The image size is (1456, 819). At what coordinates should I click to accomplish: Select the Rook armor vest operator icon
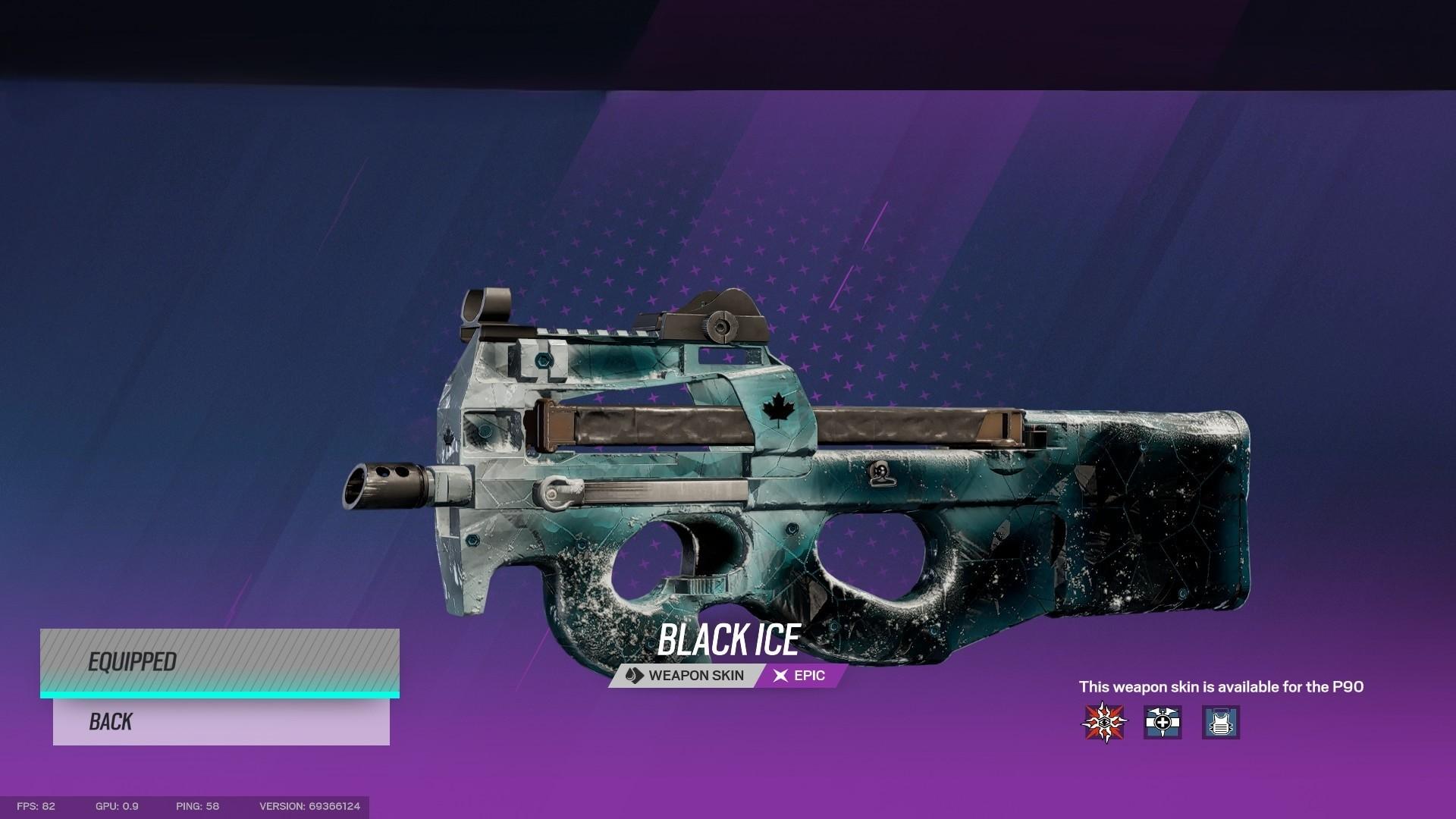pyautogui.click(x=1221, y=722)
